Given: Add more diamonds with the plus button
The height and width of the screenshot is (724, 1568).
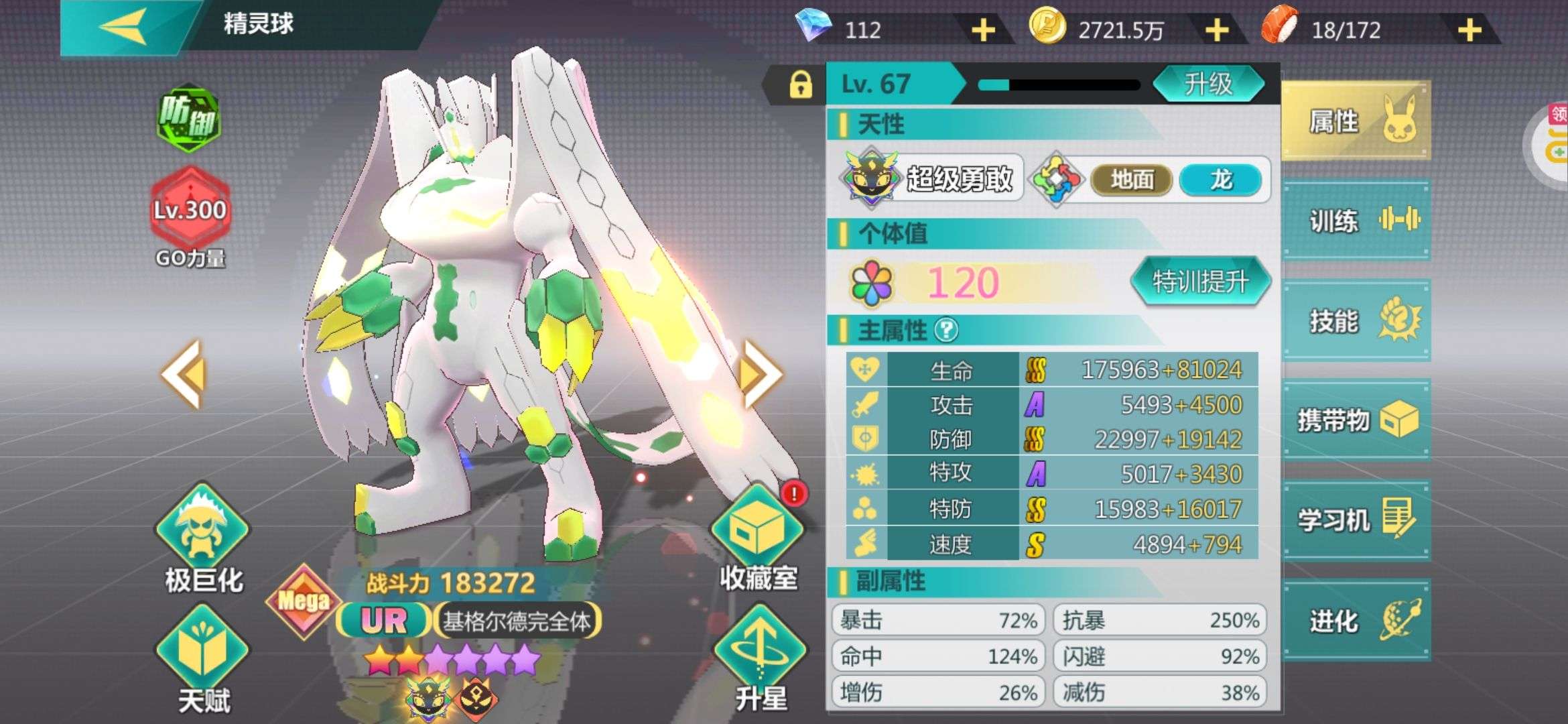Looking at the screenshot, I should 983,30.
